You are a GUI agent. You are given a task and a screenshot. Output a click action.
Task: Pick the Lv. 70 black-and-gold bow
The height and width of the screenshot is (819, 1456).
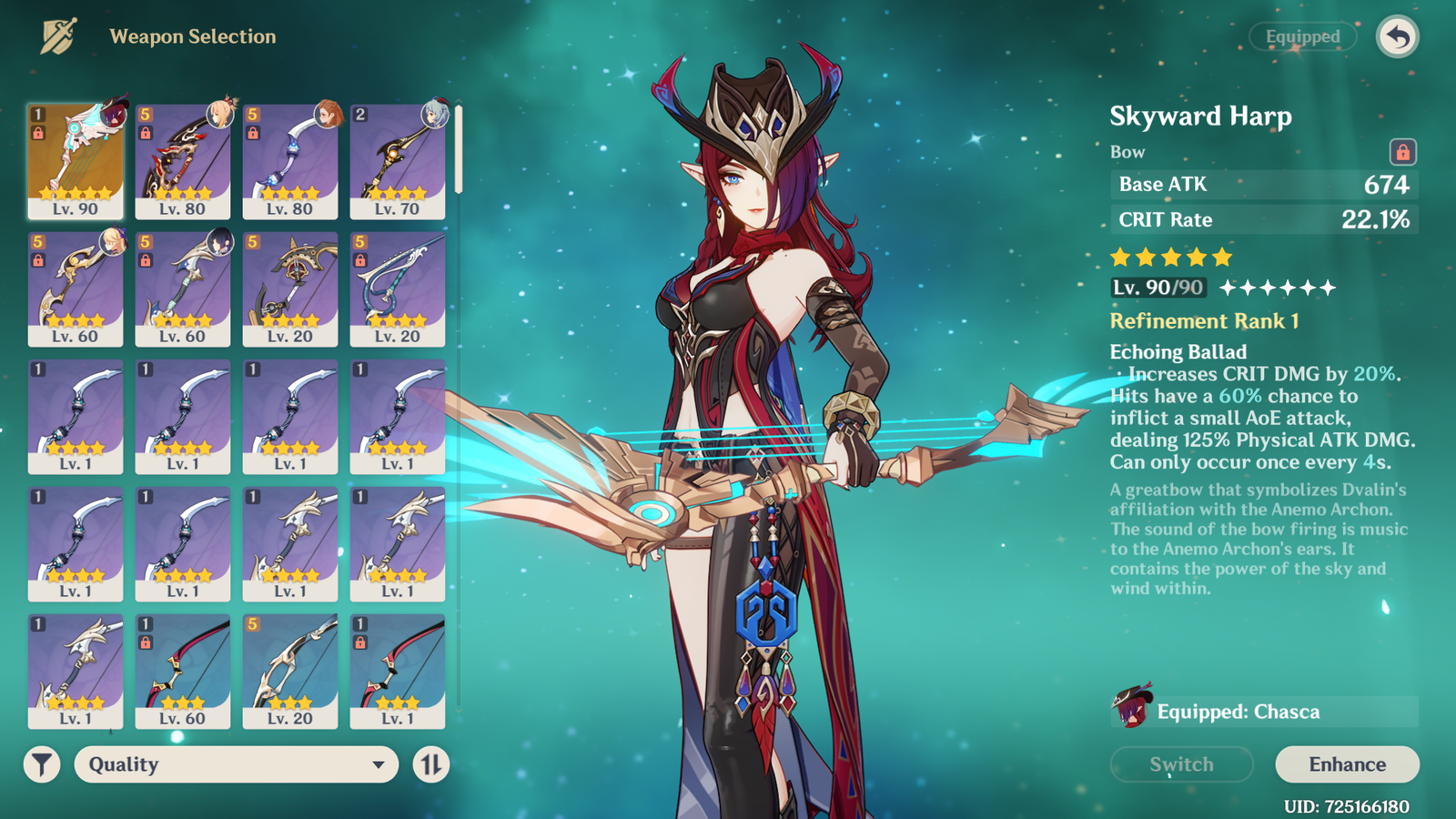pos(398,161)
